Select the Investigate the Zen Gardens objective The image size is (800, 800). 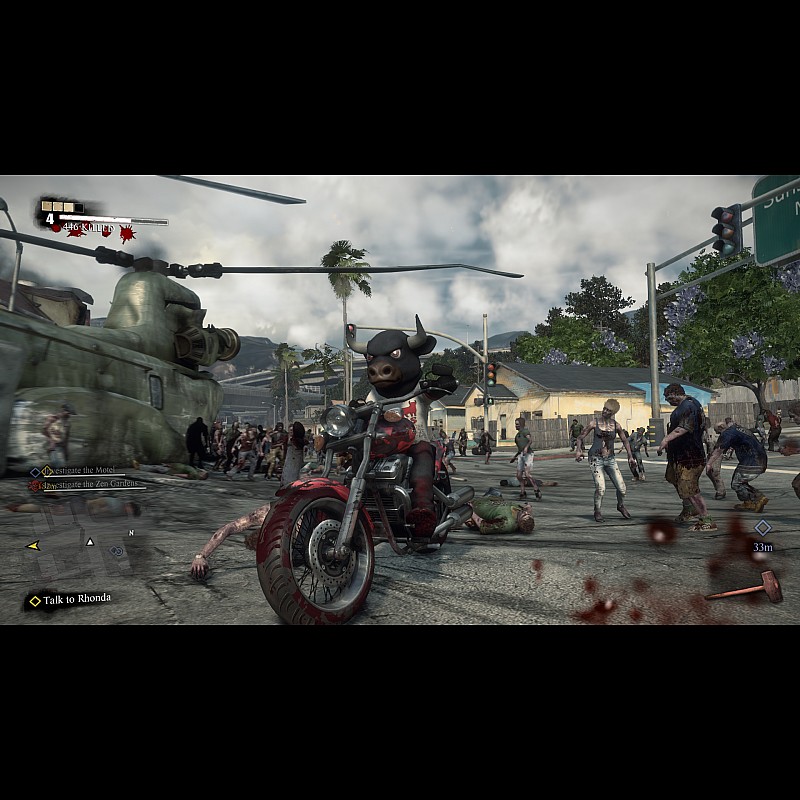point(90,485)
